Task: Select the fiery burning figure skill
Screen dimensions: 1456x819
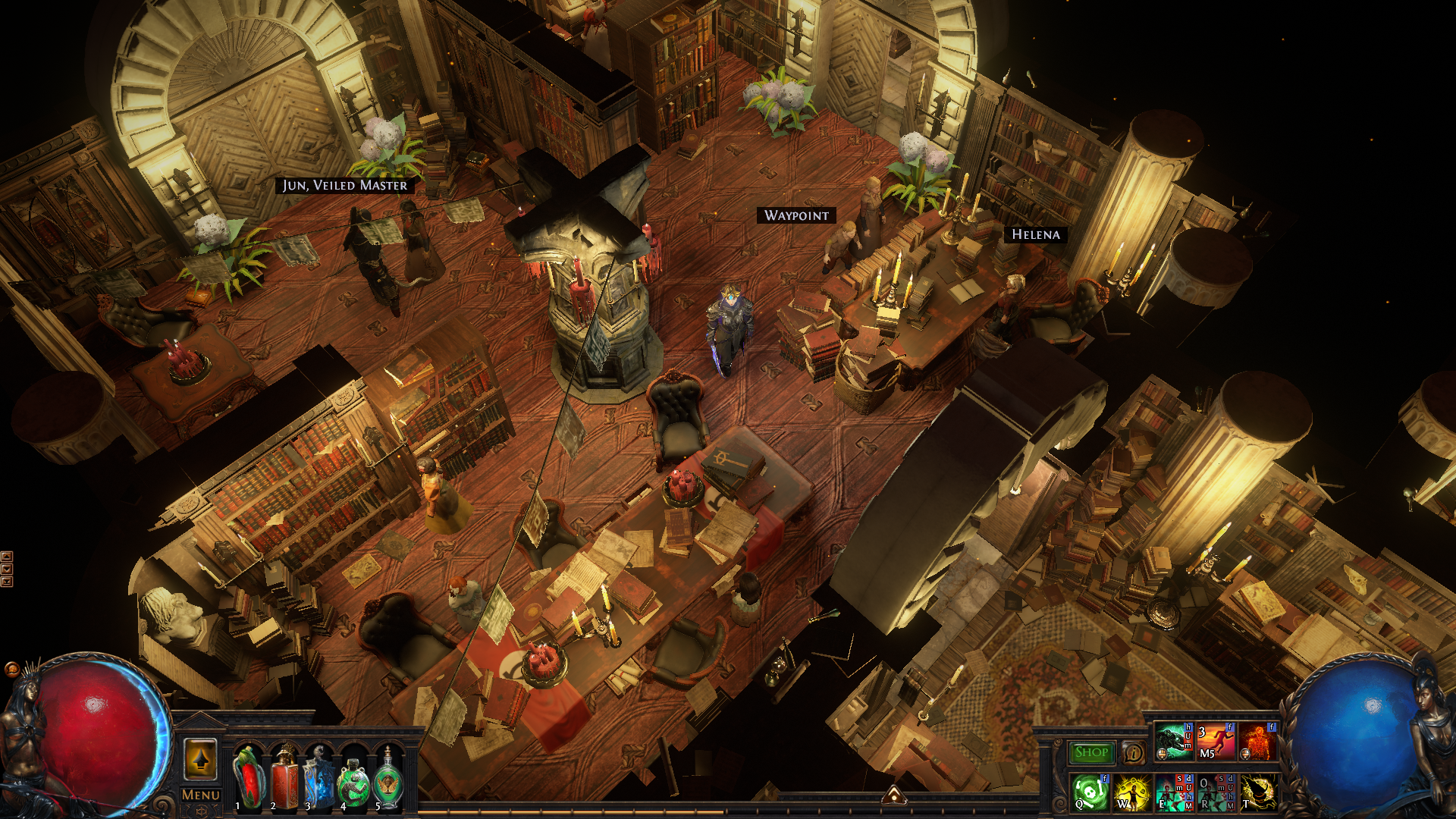Action: [1258, 741]
